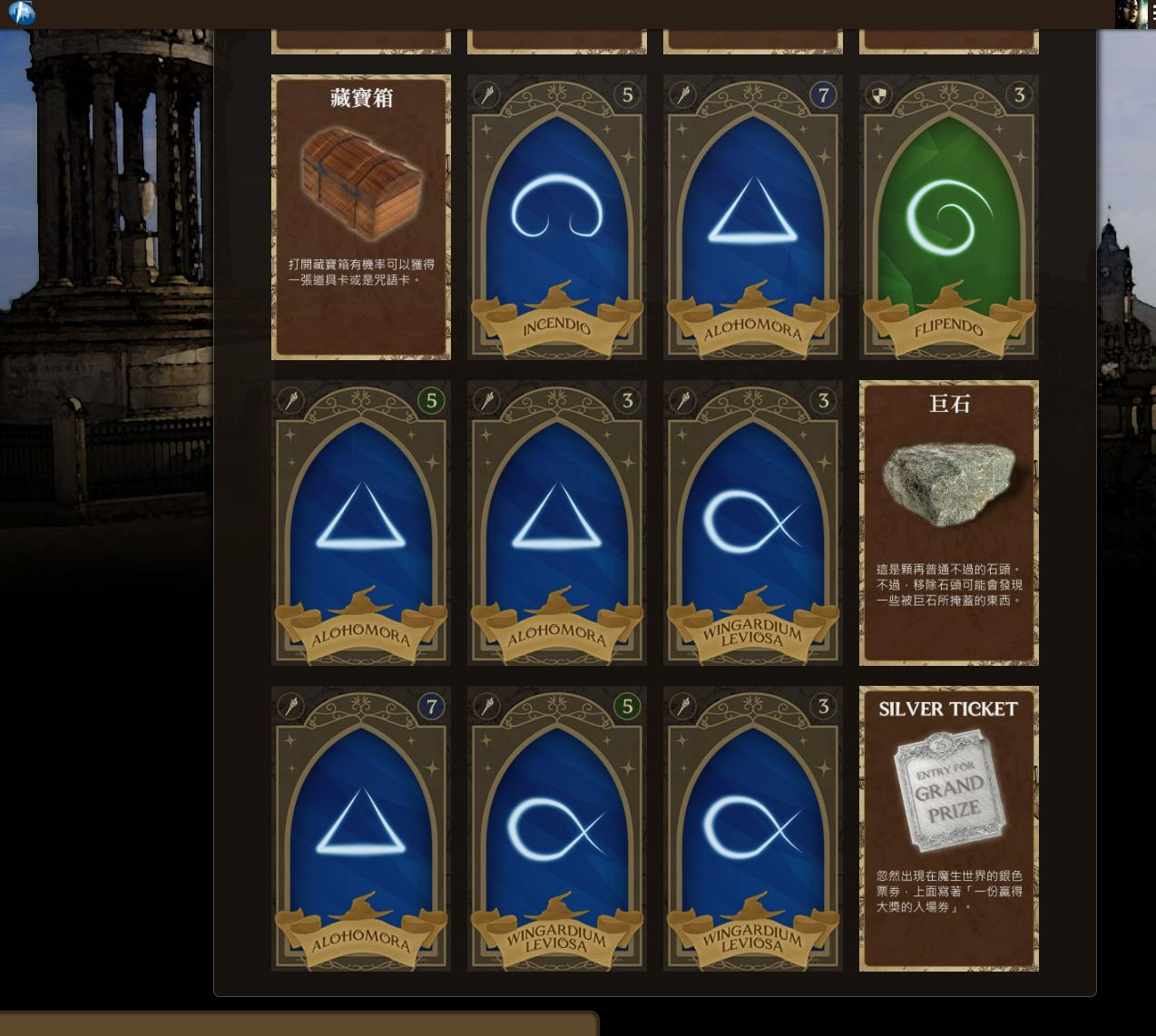Choose the Alohomora card with level 3

click(x=556, y=523)
